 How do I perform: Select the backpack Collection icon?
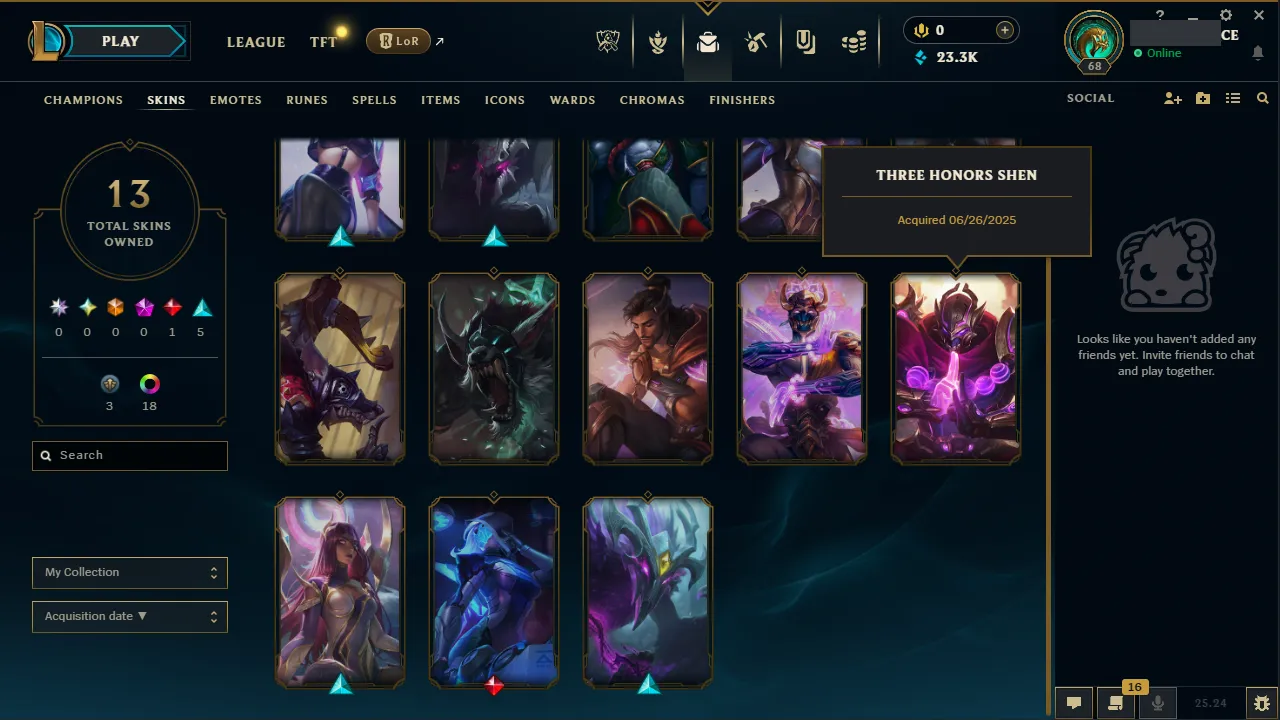tap(708, 41)
